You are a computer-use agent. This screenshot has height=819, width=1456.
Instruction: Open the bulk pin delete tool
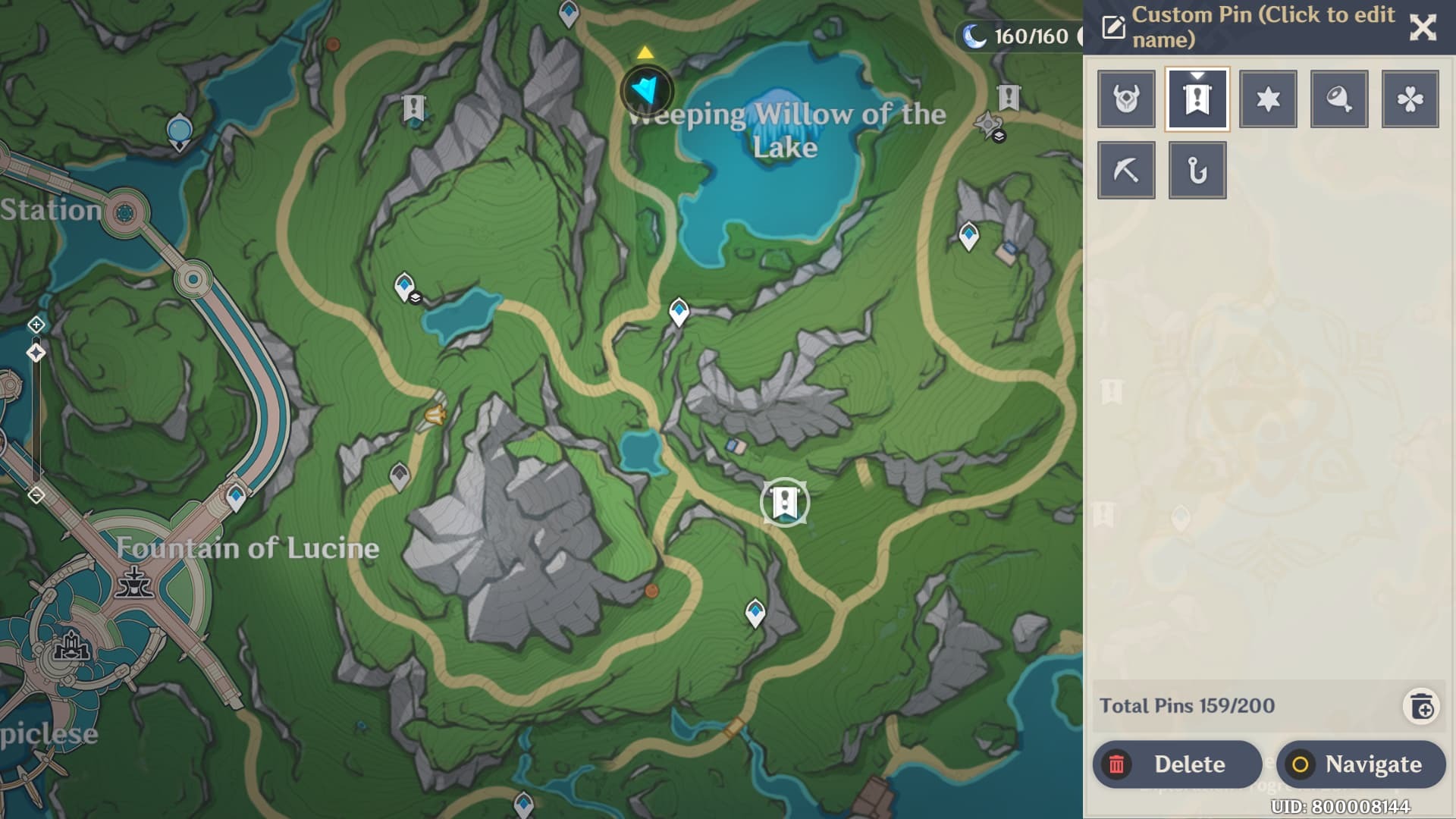coord(1421,707)
